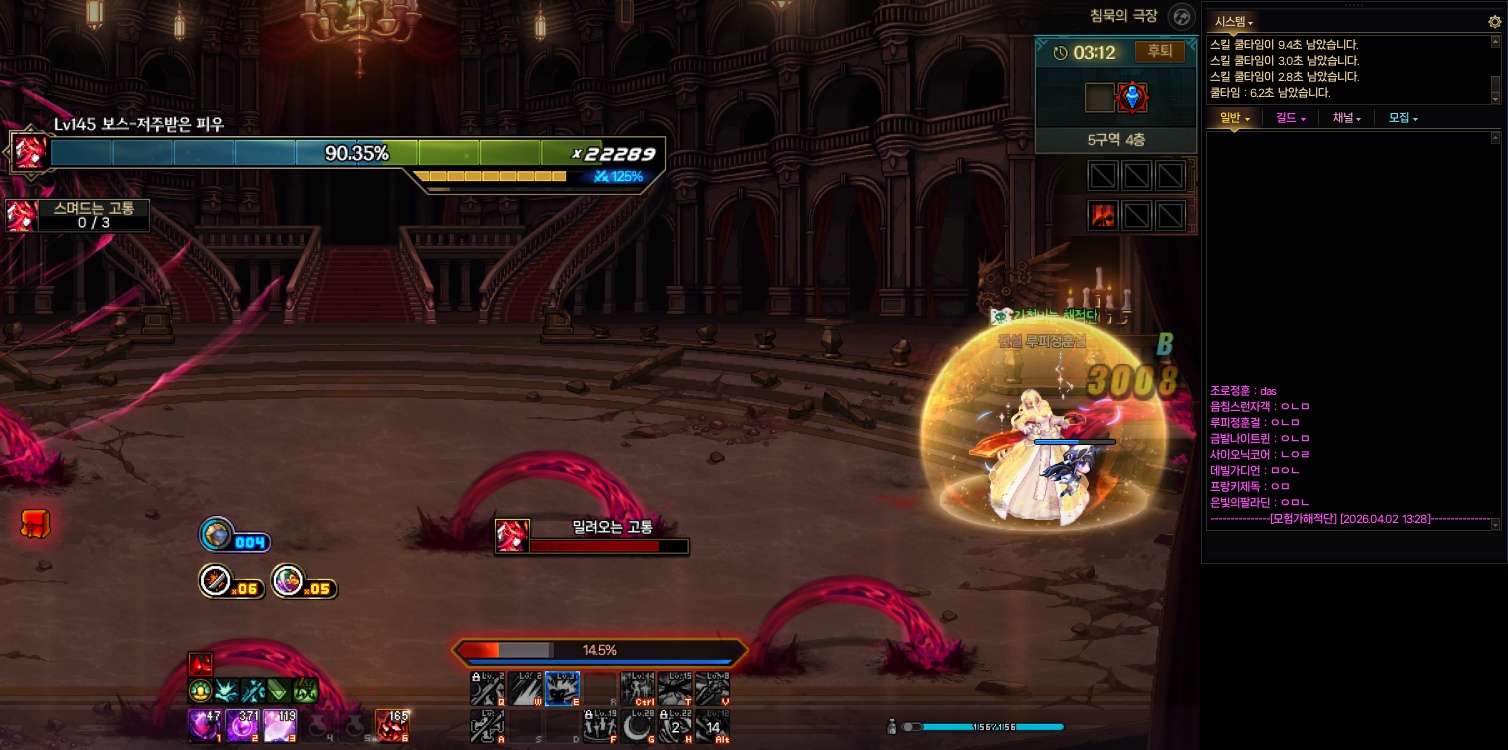Click the golden bell buff icon
This screenshot has width=1508, height=750.
coord(201,690)
